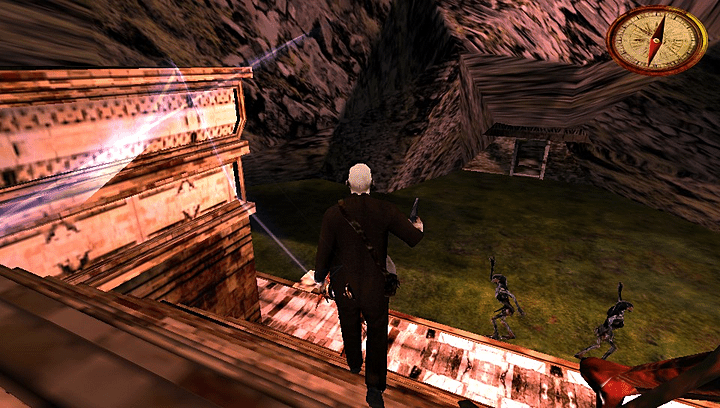The image size is (720, 408).
Task: Click the compass in the corner
Action: click(656, 40)
